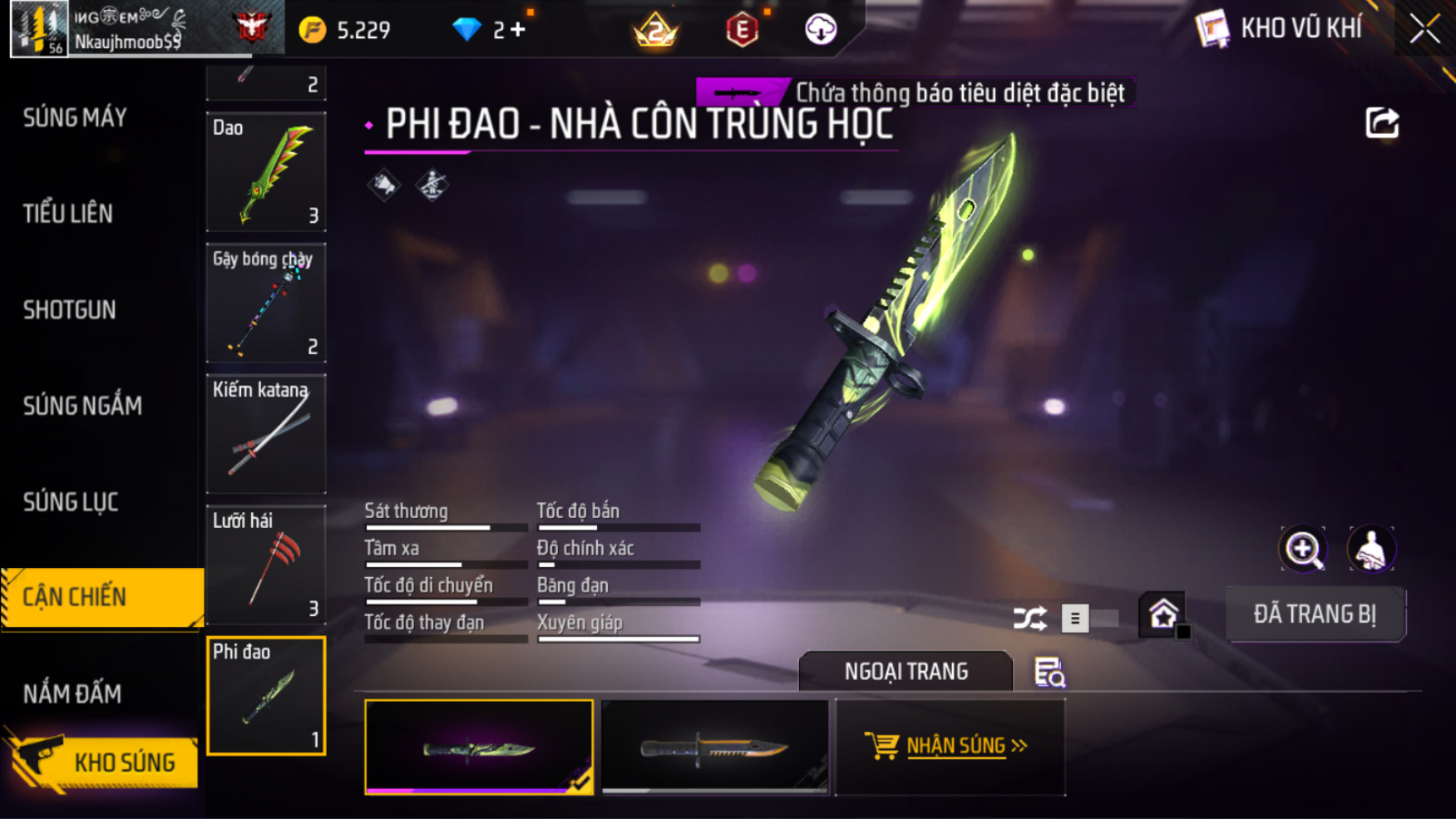The height and width of the screenshot is (819, 1456).
Task: Zoom in with the magnifier icon
Action: [x=1303, y=549]
